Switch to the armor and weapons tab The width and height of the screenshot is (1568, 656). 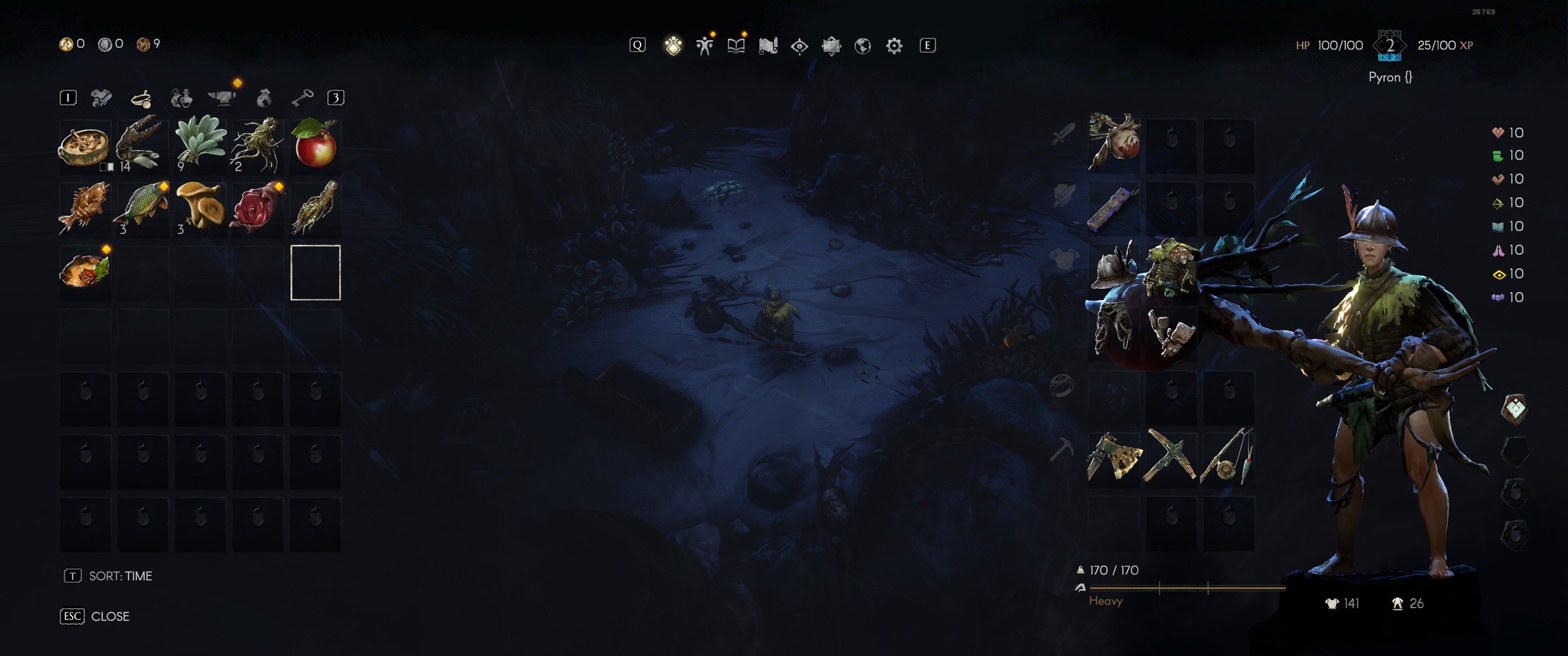coord(101,98)
